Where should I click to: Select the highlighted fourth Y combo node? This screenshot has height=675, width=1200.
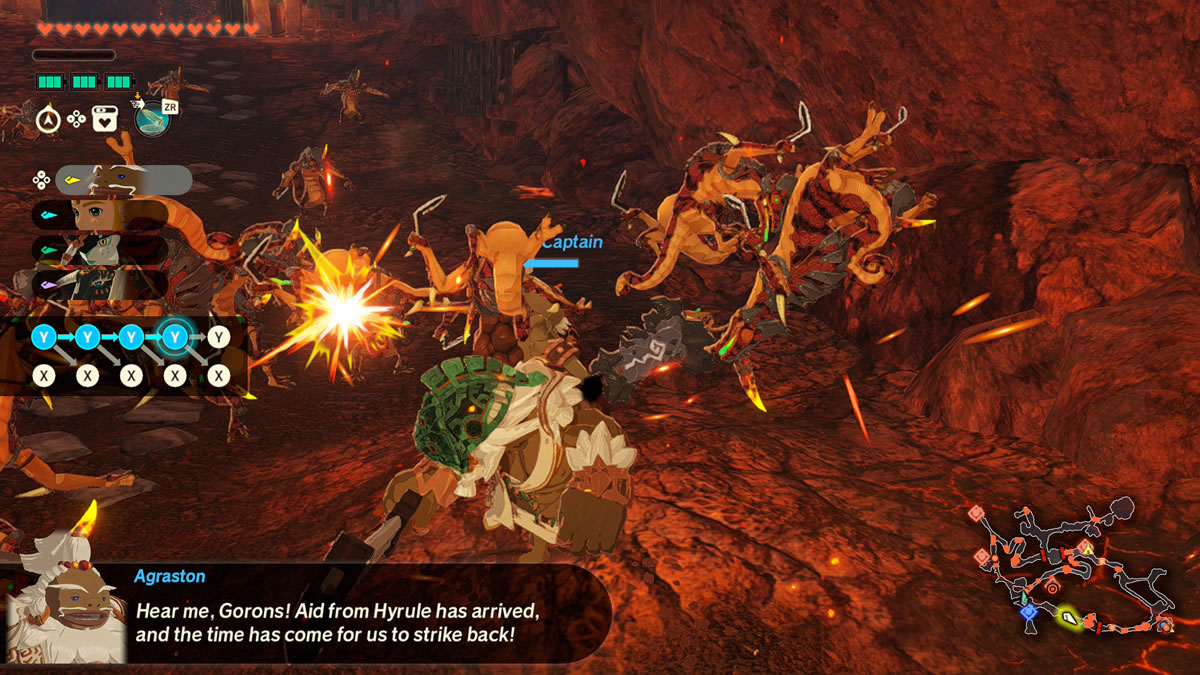coord(175,337)
